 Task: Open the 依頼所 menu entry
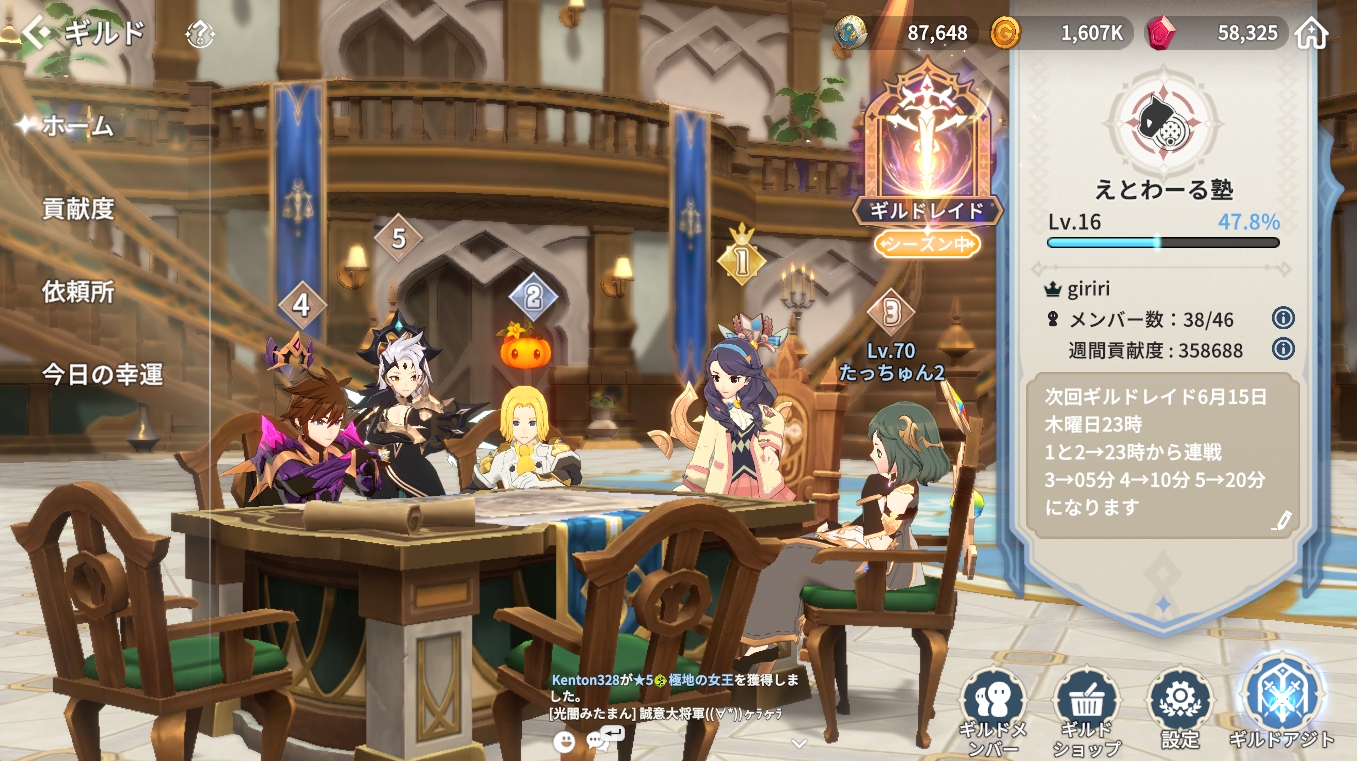[x=78, y=292]
